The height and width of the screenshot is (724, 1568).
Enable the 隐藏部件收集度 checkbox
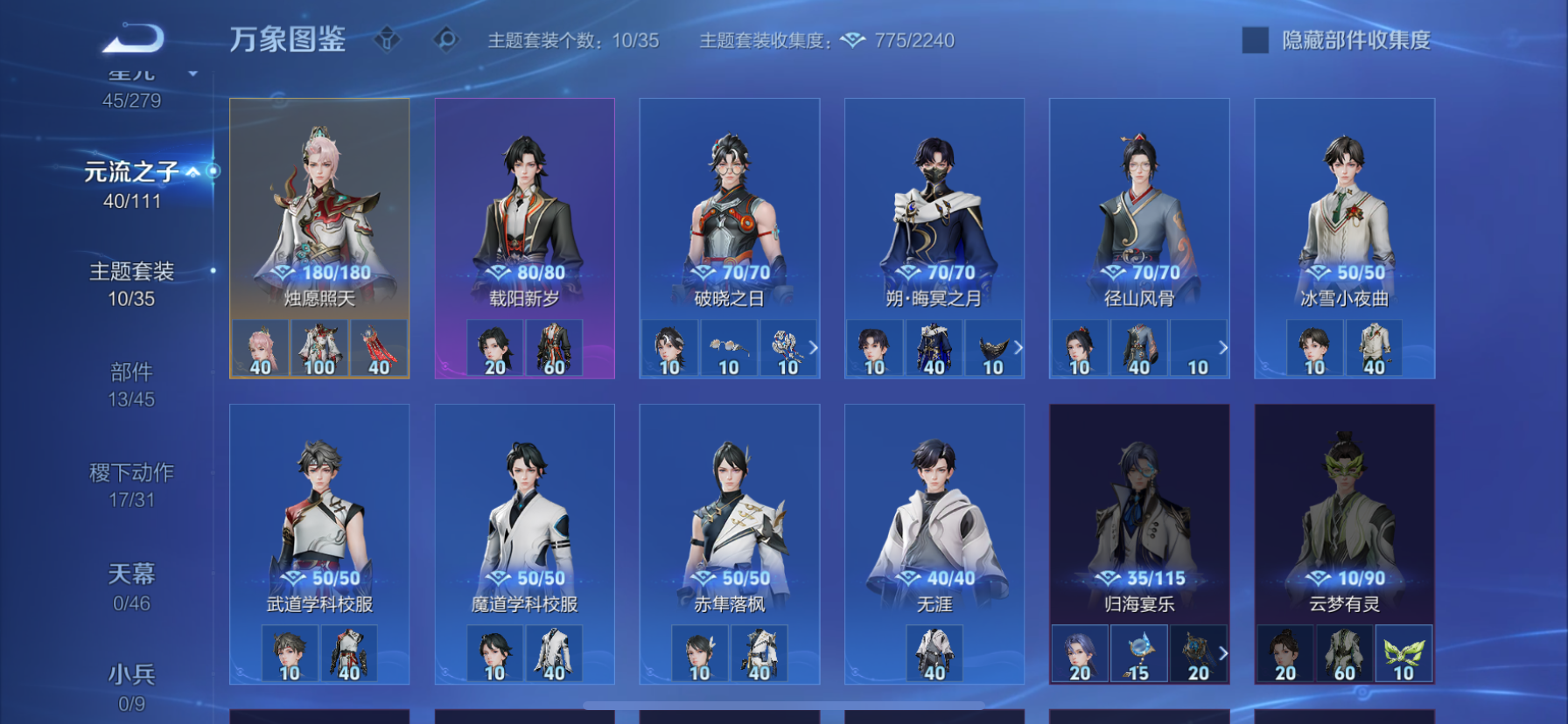pyautogui.click(x=1253, y=39)
